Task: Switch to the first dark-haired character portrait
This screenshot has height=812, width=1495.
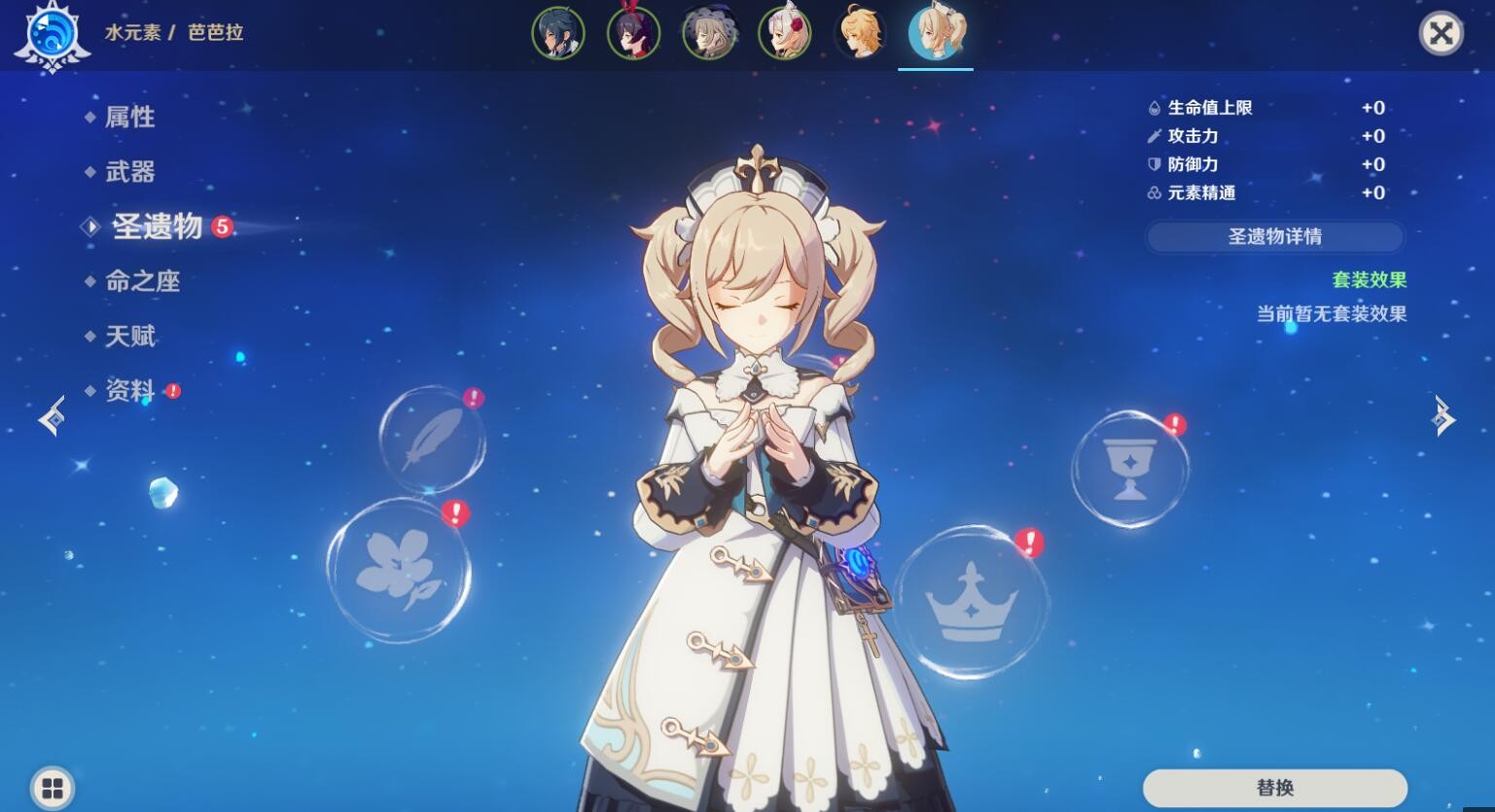Action: click(x=558, y=33)
